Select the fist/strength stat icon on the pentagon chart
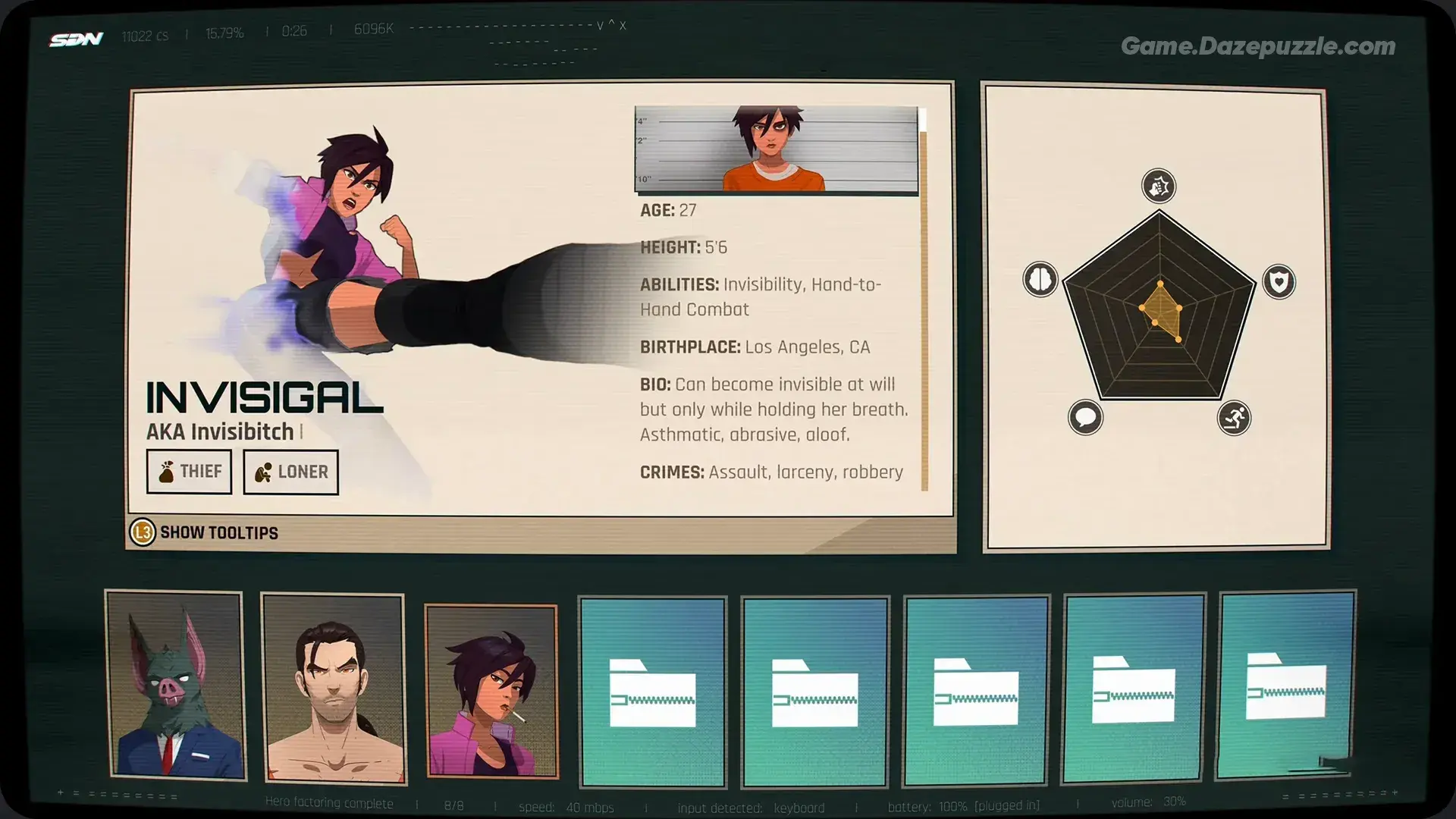1456x819 pixels. pos(1158,185)
